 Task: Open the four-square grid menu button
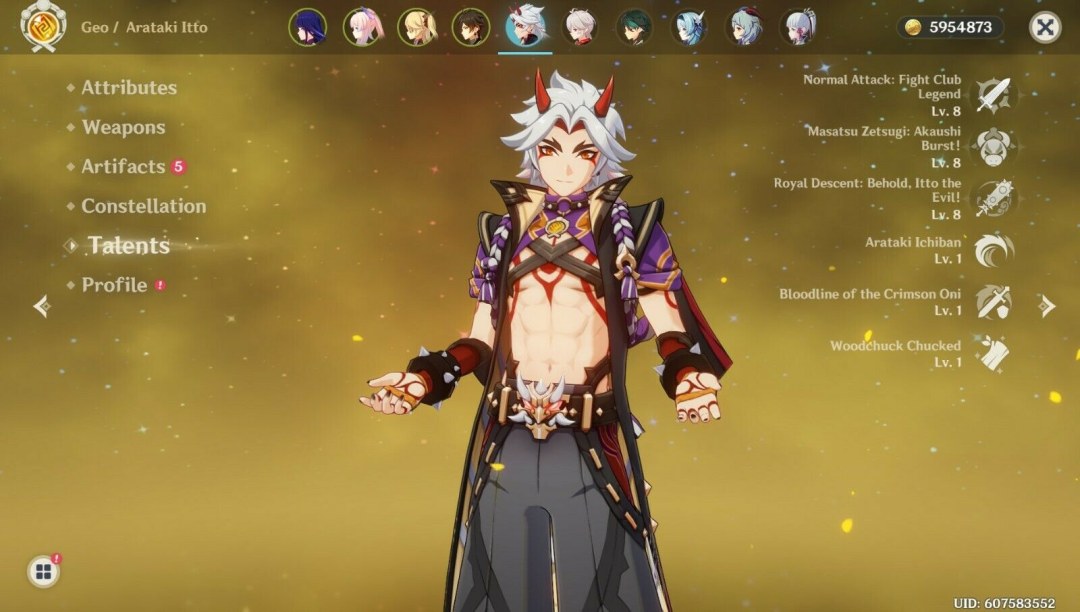coord(43,571)
